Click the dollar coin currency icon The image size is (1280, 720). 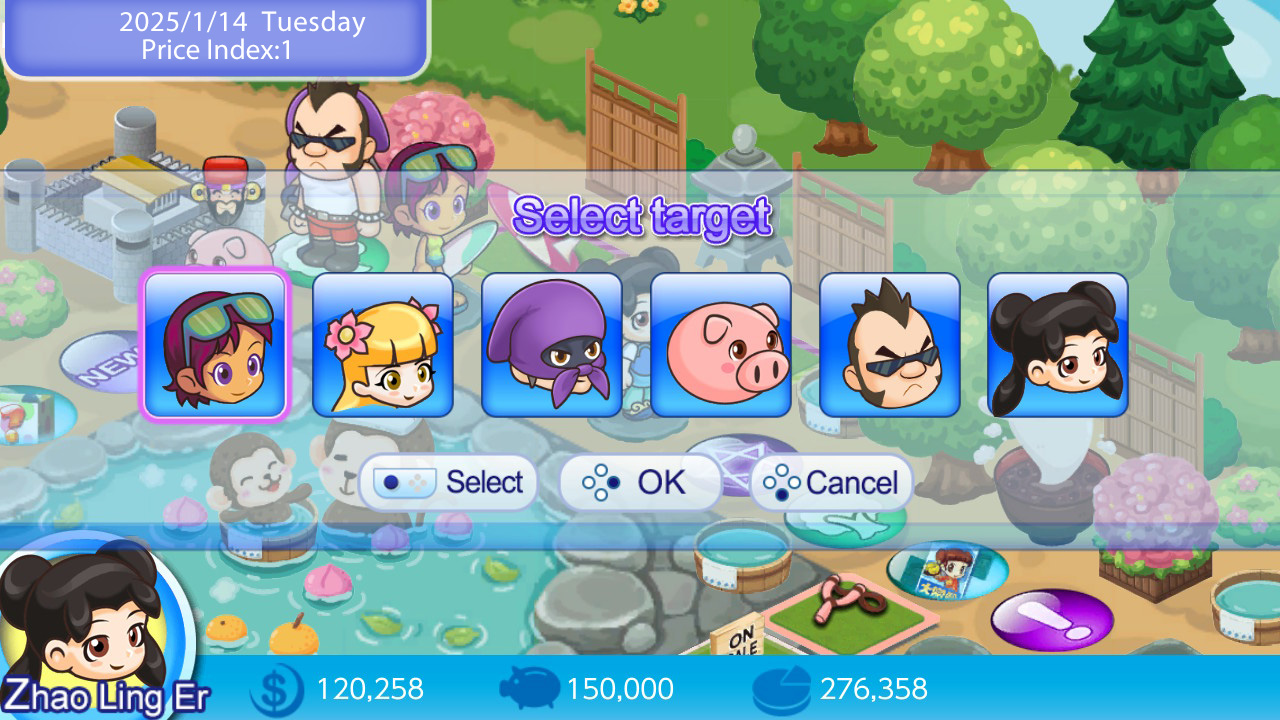tap(275, 689)
